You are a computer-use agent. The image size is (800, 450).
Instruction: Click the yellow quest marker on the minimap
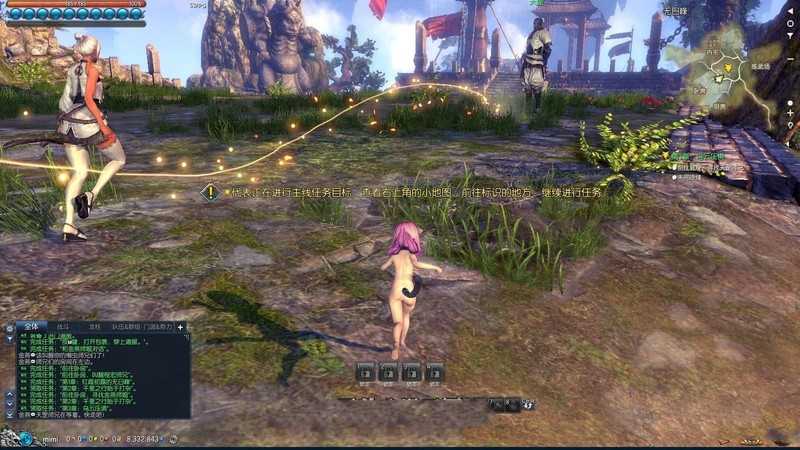[729, 68]
